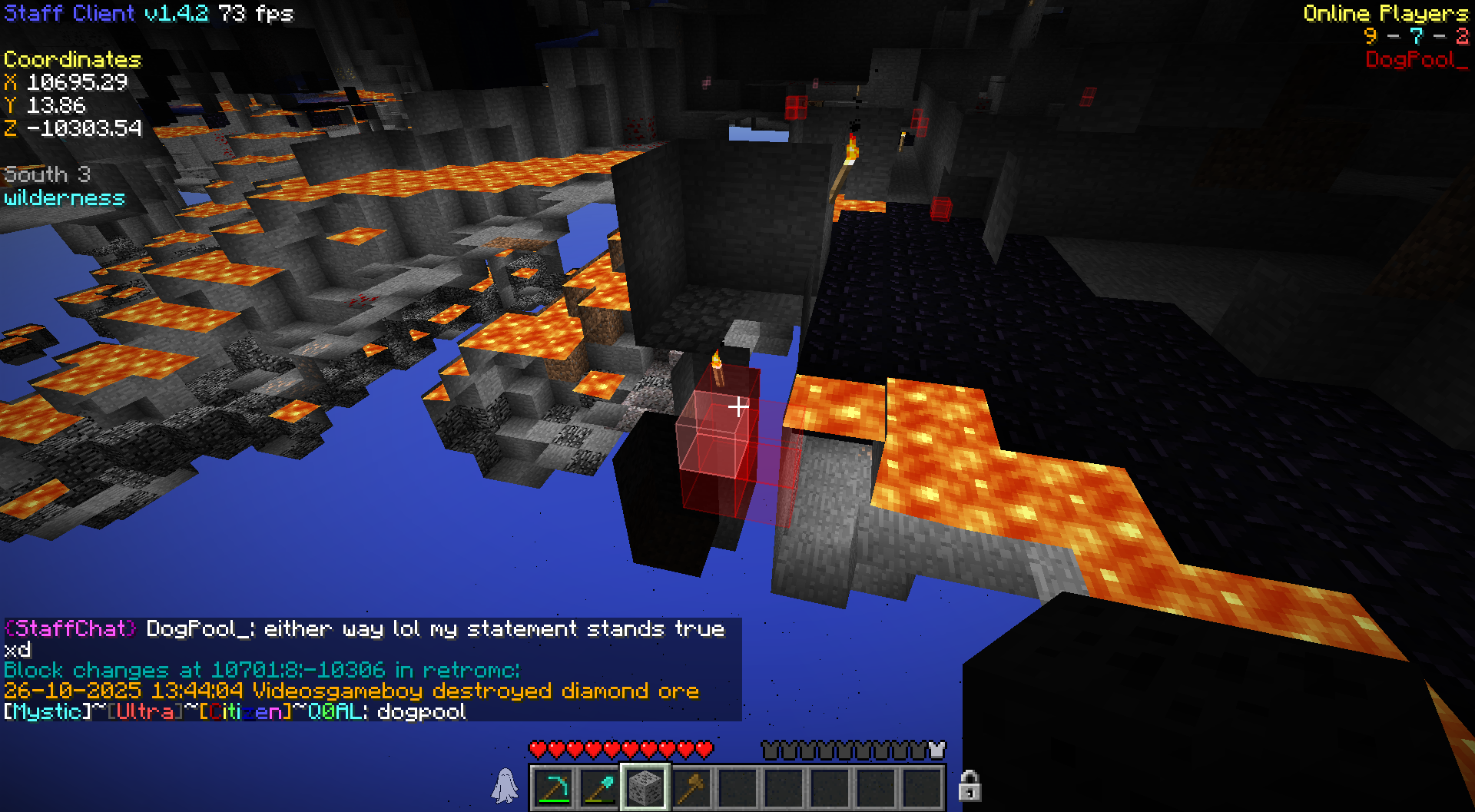Select the wooden axe hotbar slot
Screen dimensions: 1475x812
[x=691, y=787]
